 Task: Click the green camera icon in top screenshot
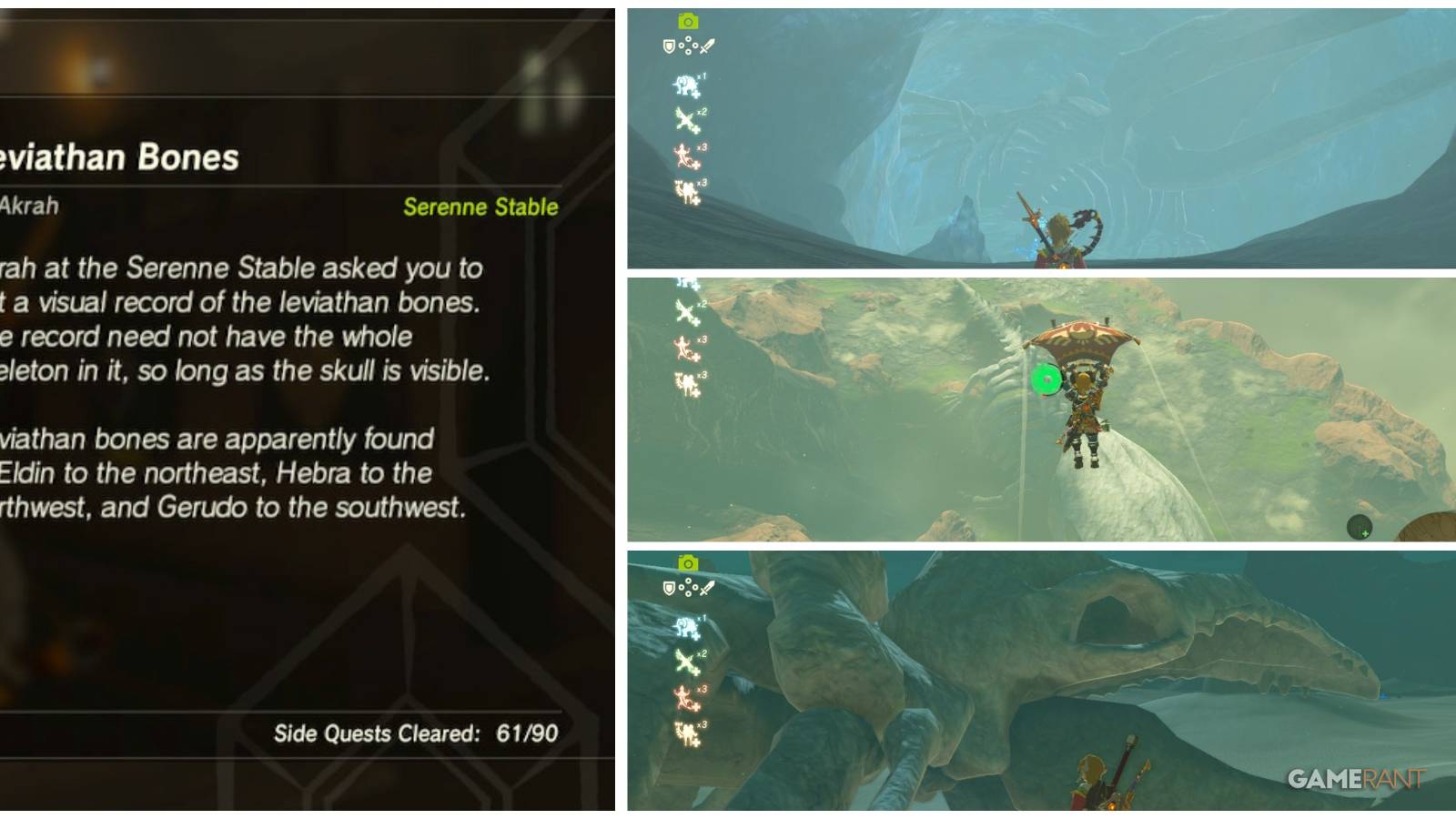(688, 20)
